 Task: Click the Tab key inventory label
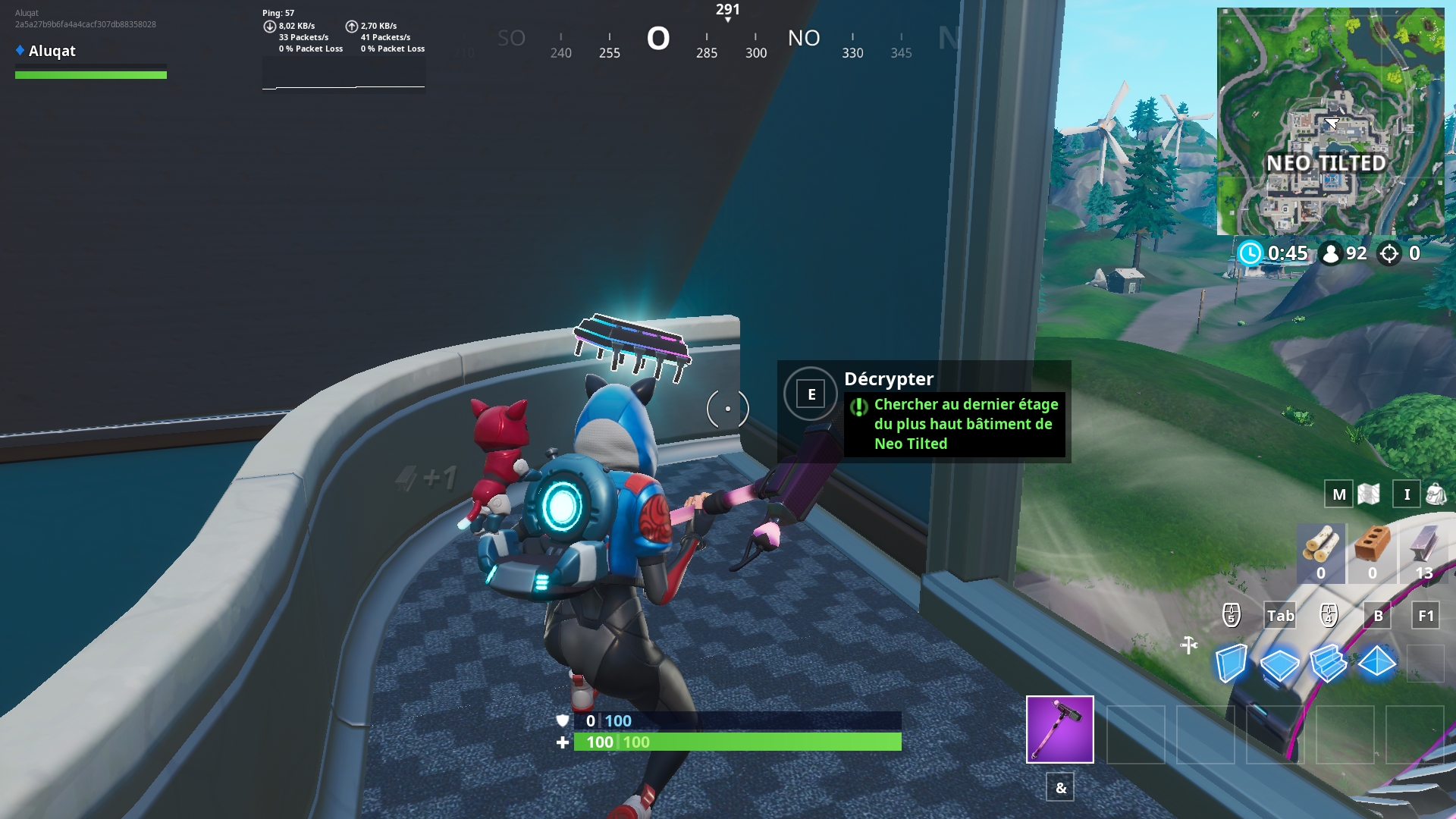coord(1279,617)
